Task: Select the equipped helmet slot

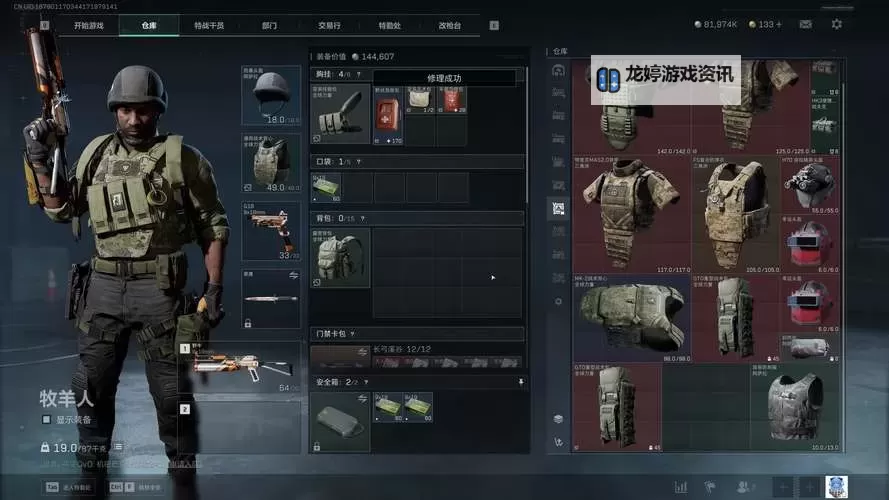Action: point(270,95)
